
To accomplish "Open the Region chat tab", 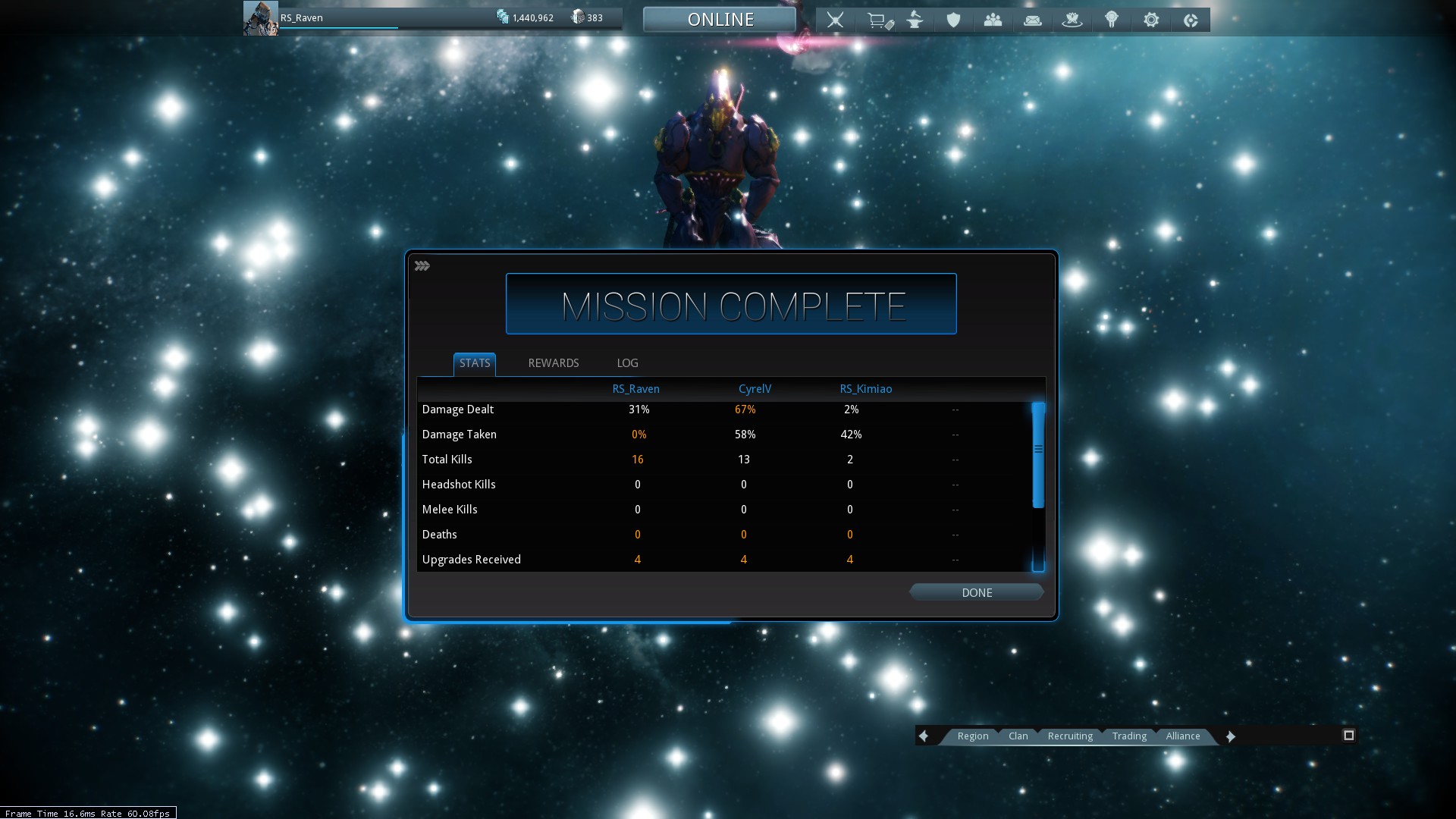I will 972,736.
